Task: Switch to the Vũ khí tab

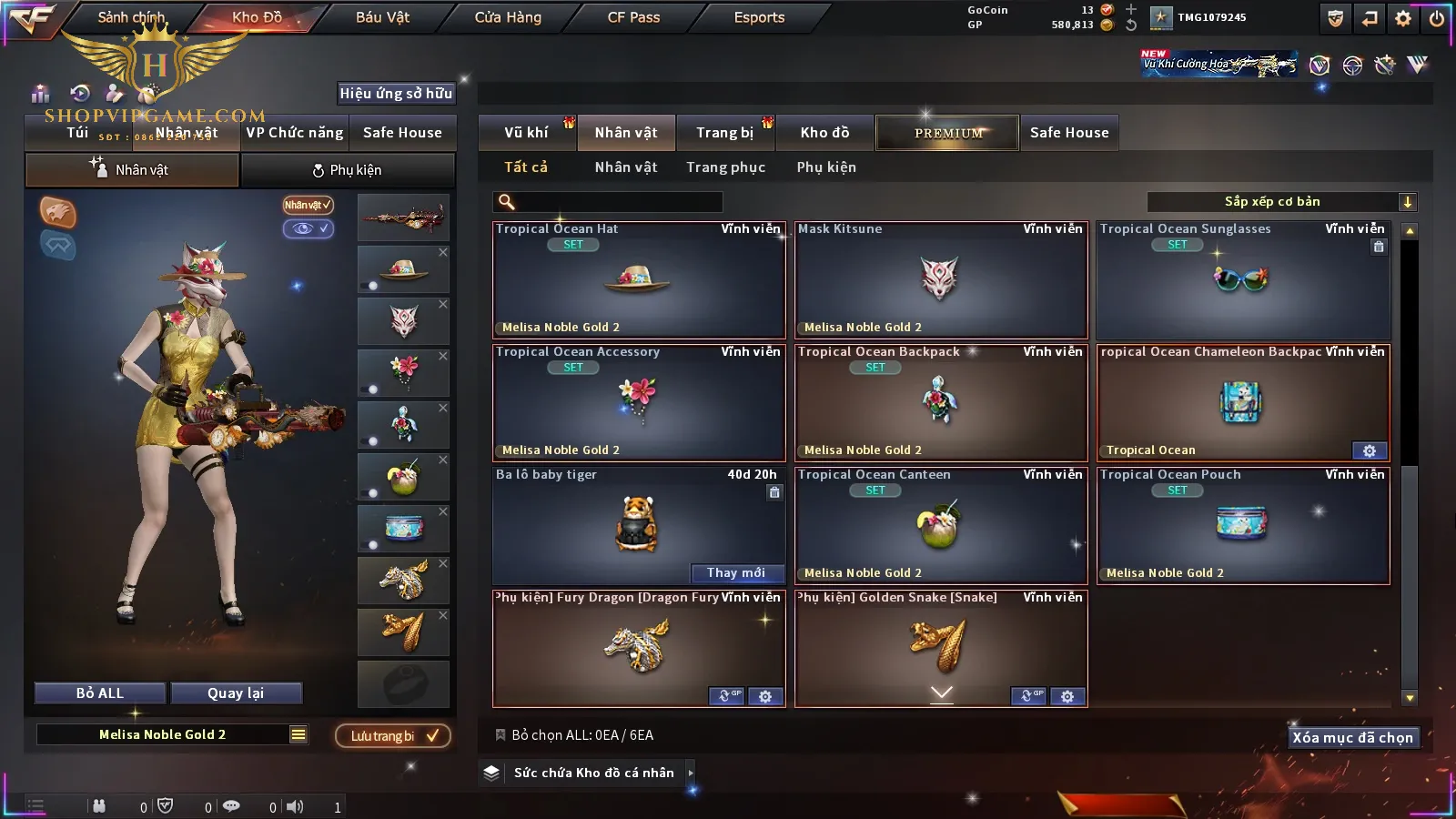Action: click(526, 133)
